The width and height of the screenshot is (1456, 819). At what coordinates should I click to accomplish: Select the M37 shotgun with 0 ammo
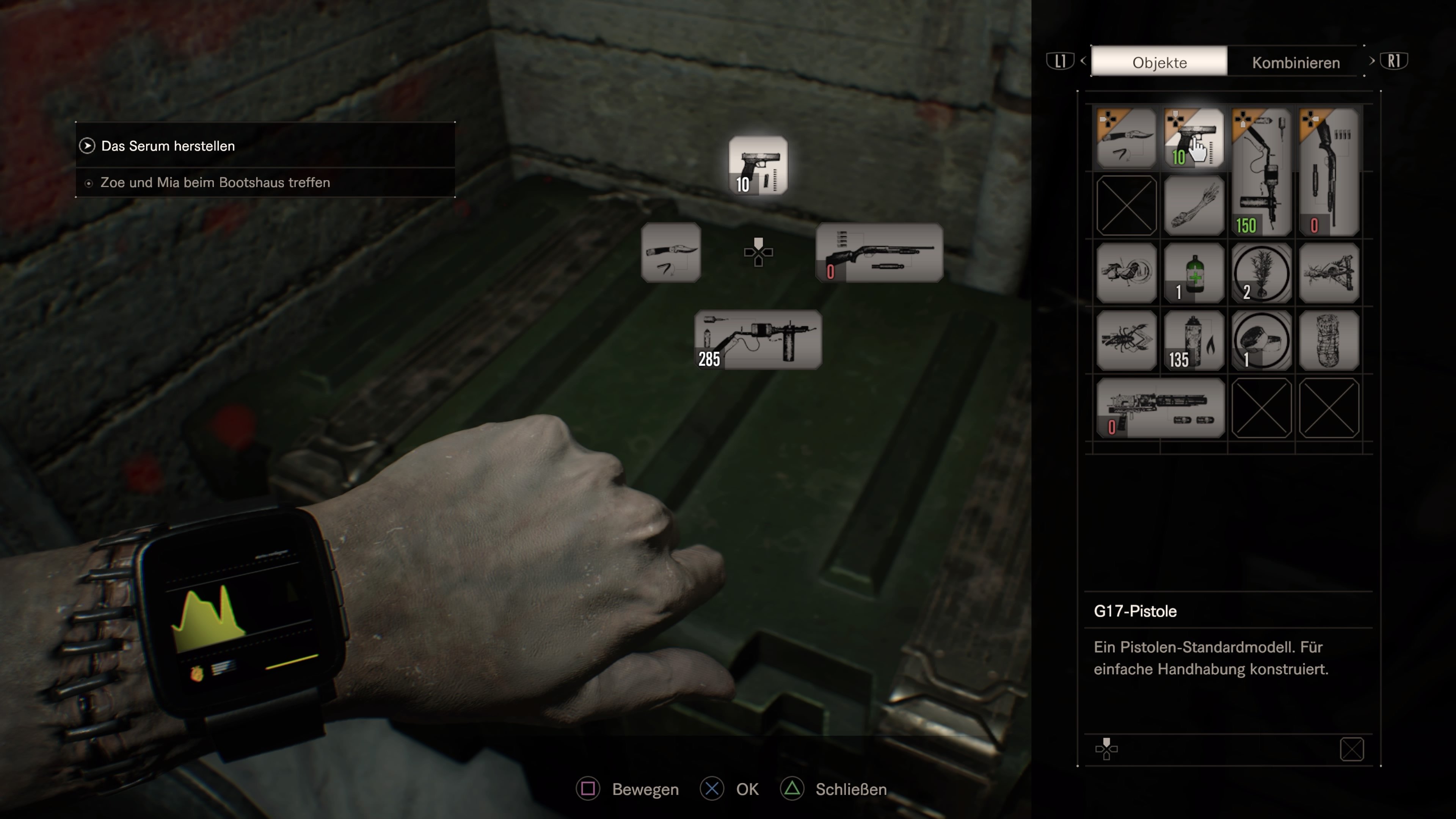pos(1329,169)
